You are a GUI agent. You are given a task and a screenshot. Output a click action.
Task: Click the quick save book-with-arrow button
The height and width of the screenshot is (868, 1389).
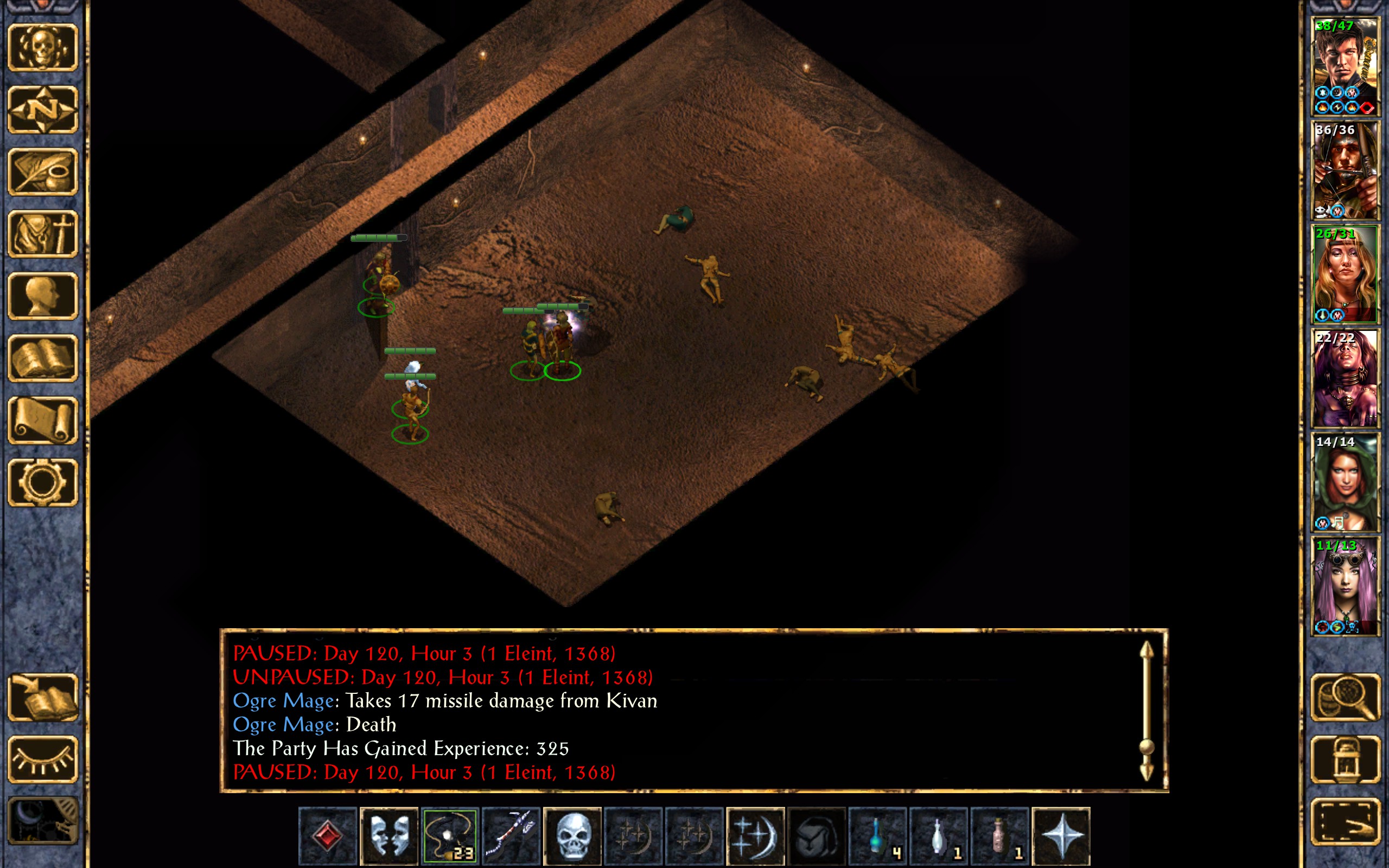click(43, 697)
